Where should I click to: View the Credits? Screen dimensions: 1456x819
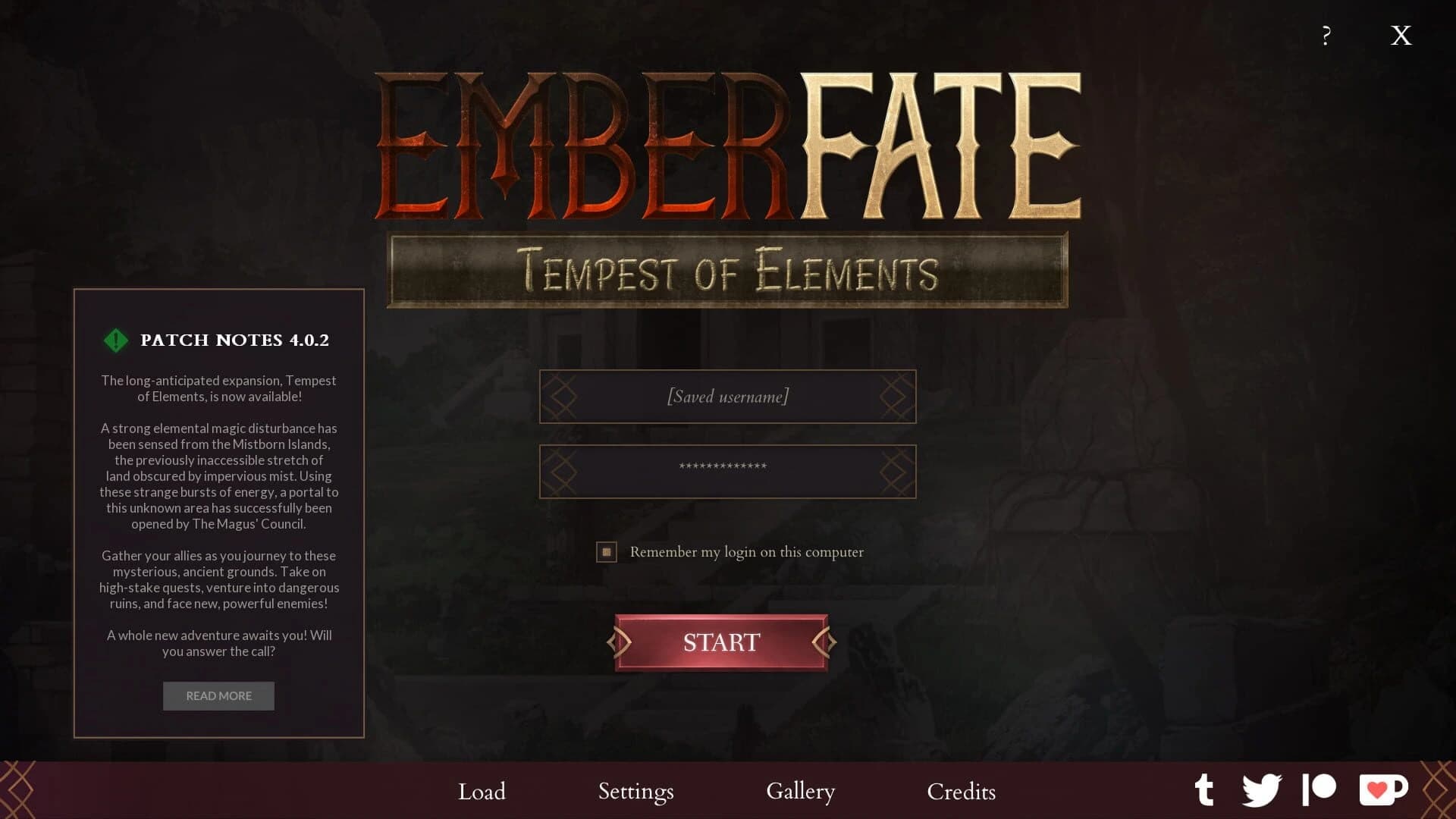point(960,792)
